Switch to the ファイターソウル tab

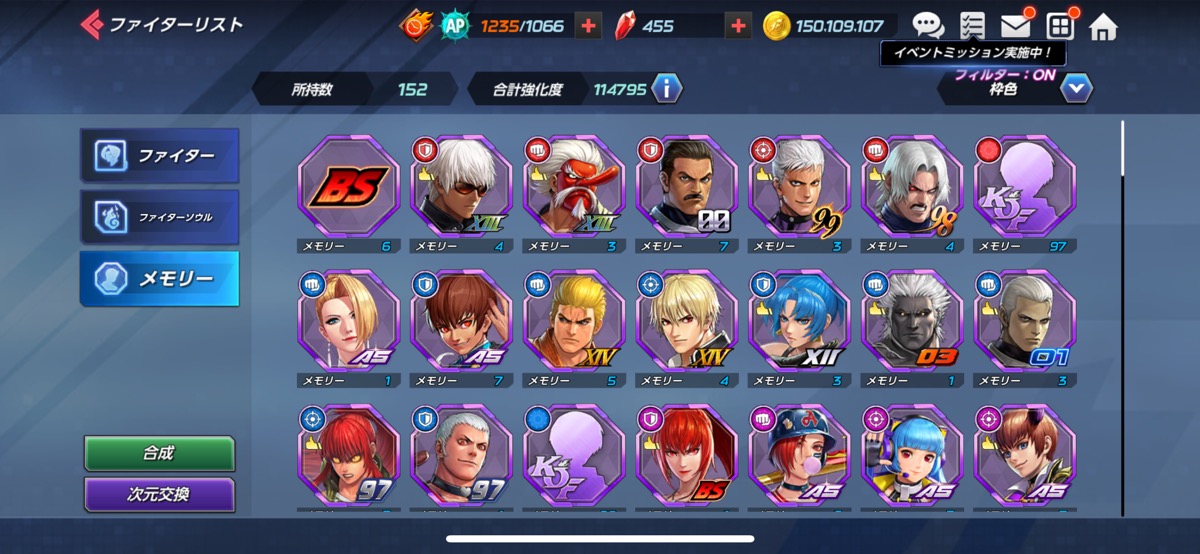coord(160,216)
